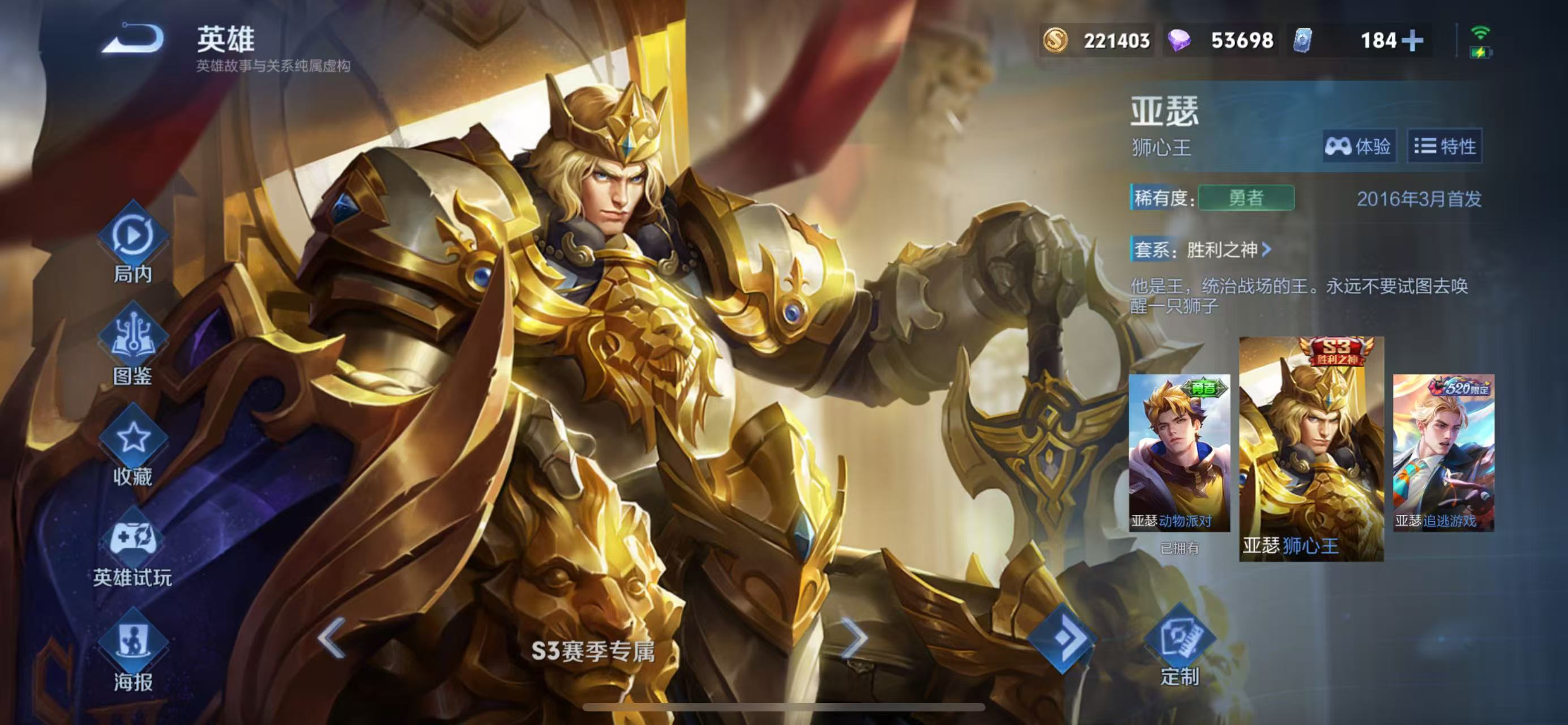Select the 亚瑟 狮心王 skin thumbnail
The height and width of the screenshot is (725, 1568).
point(1311,448)
